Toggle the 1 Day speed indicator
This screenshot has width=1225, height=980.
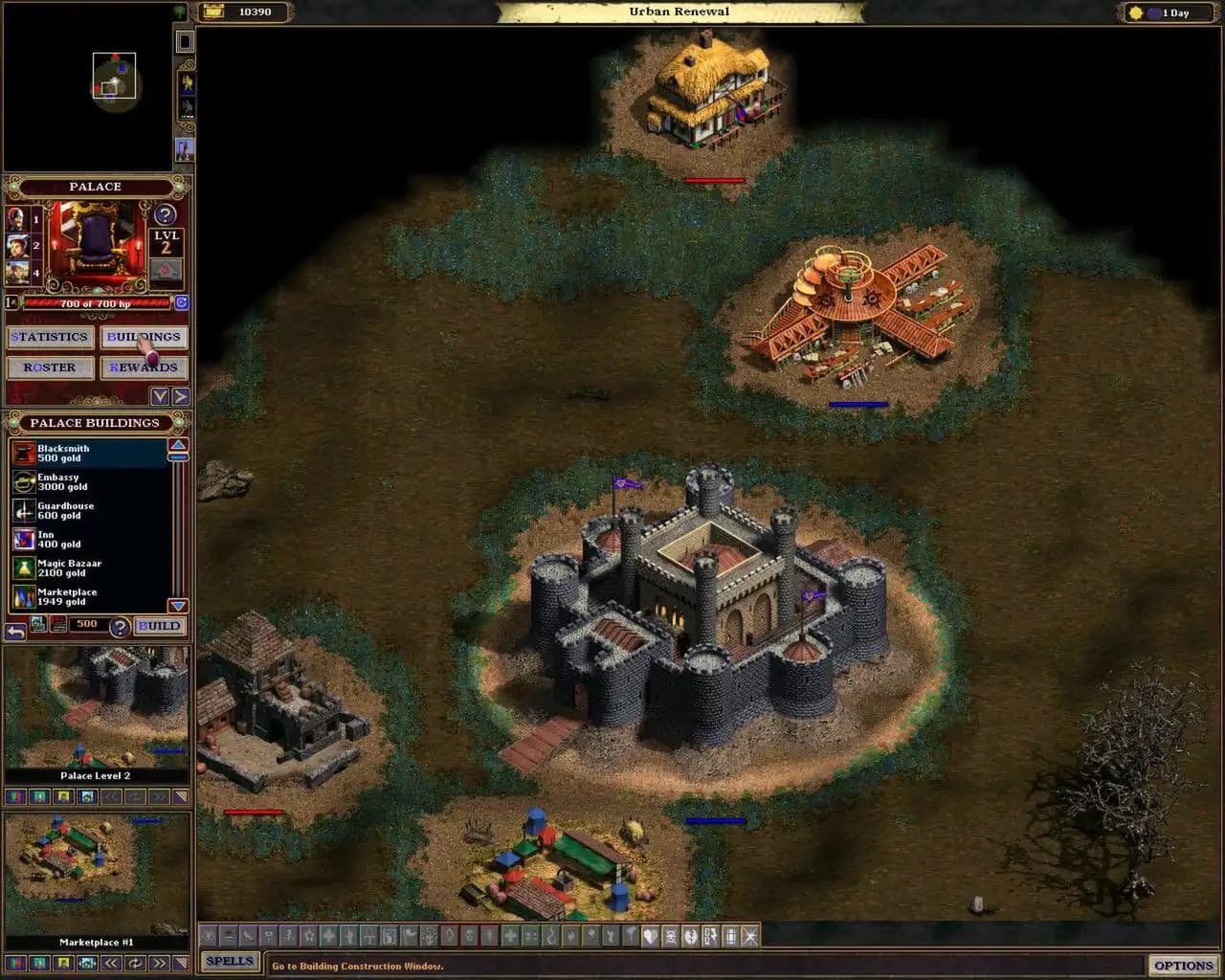[1167, 12]
